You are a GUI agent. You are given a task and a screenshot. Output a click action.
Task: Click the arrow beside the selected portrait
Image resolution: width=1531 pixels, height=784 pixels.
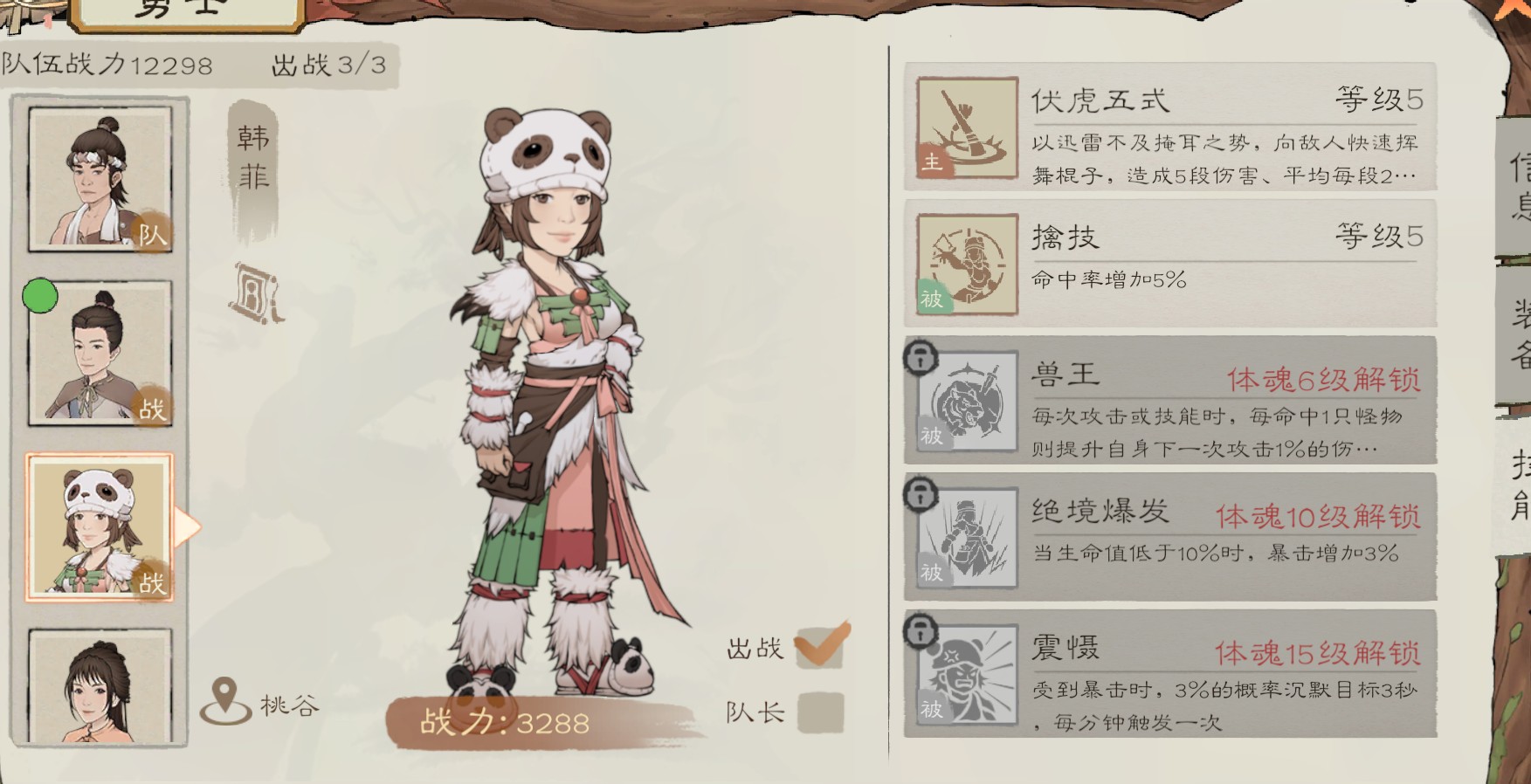[x=184, y=527]
